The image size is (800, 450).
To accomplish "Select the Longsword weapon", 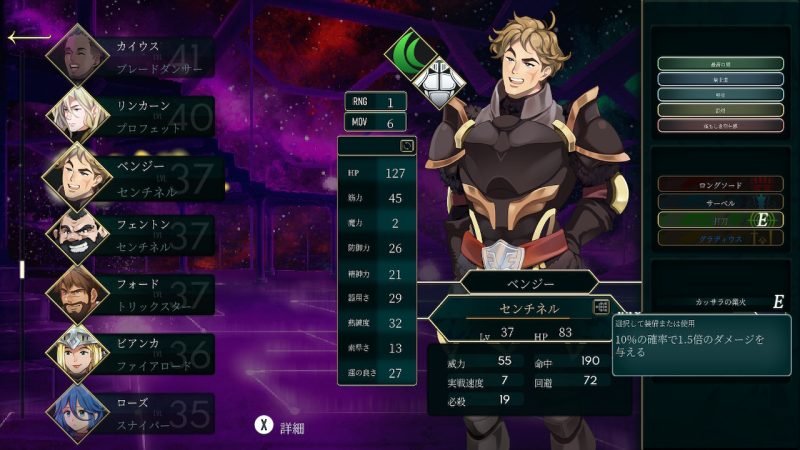I will tap(720, 184).
